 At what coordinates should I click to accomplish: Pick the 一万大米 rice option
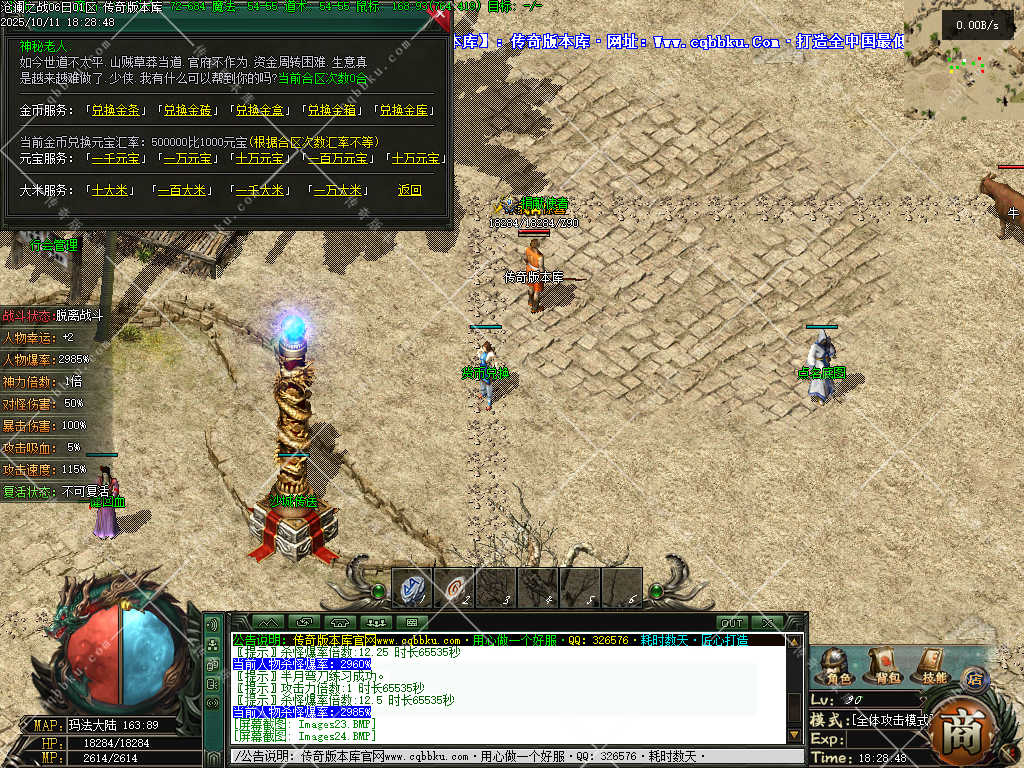338,190
